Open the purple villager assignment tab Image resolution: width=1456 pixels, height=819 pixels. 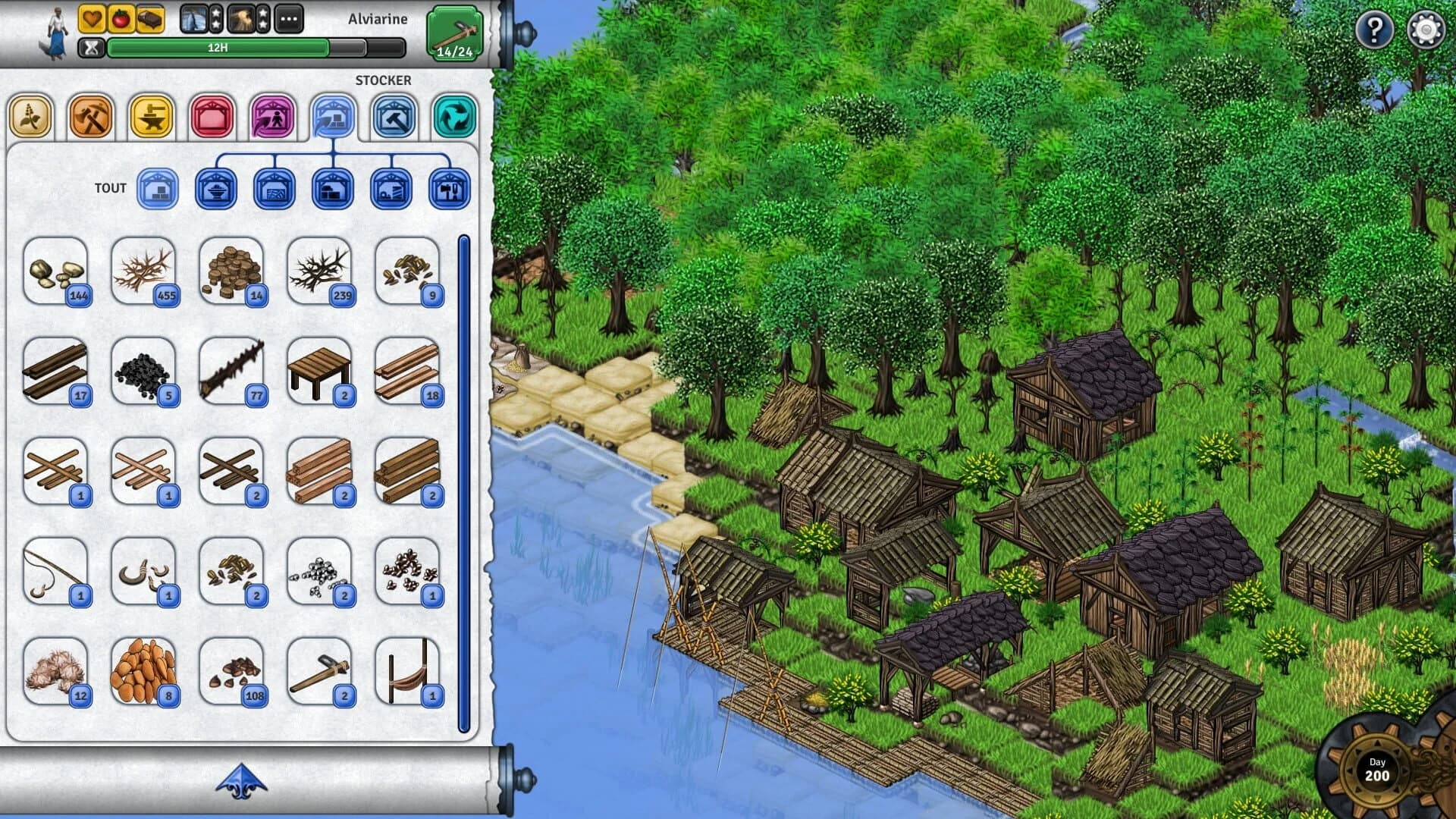pos(272,116)
